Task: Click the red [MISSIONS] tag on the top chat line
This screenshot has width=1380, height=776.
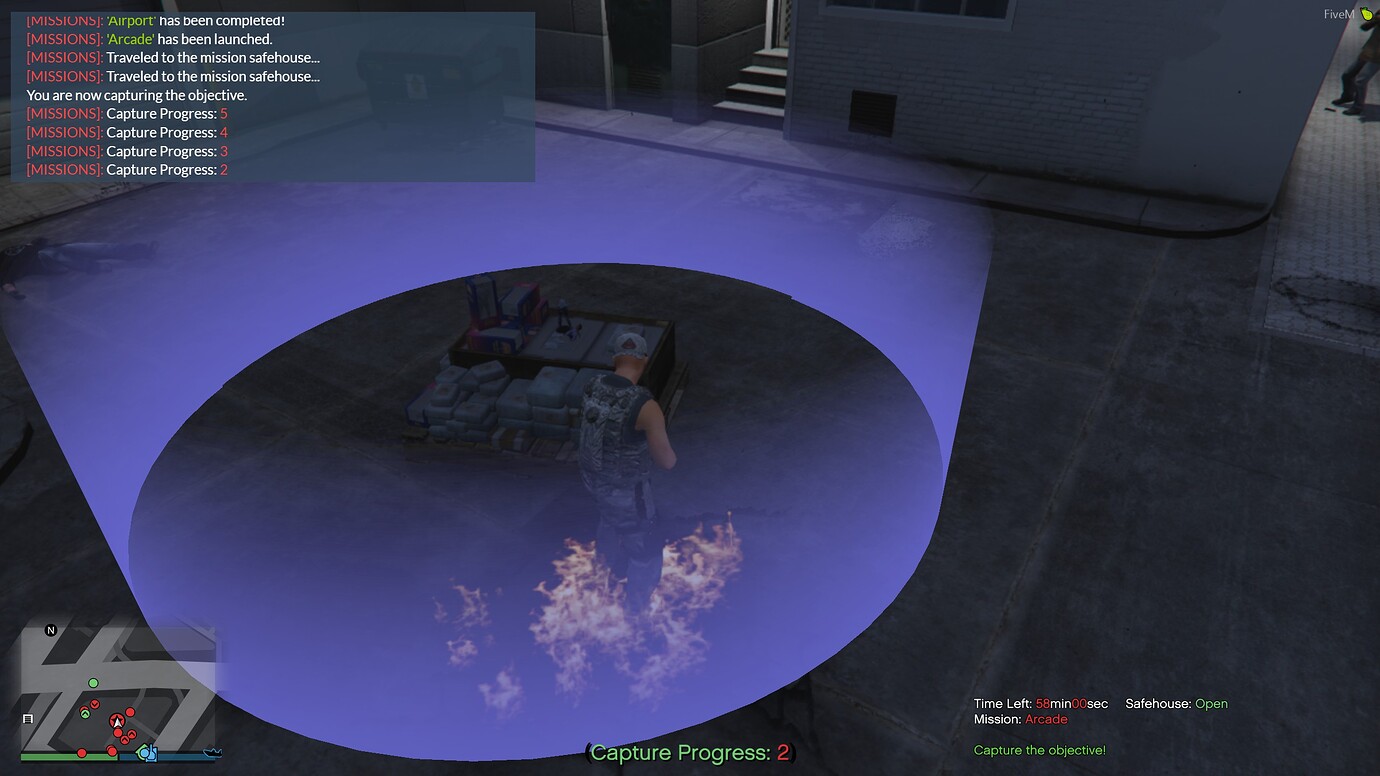Action: [x=62, y=20]
